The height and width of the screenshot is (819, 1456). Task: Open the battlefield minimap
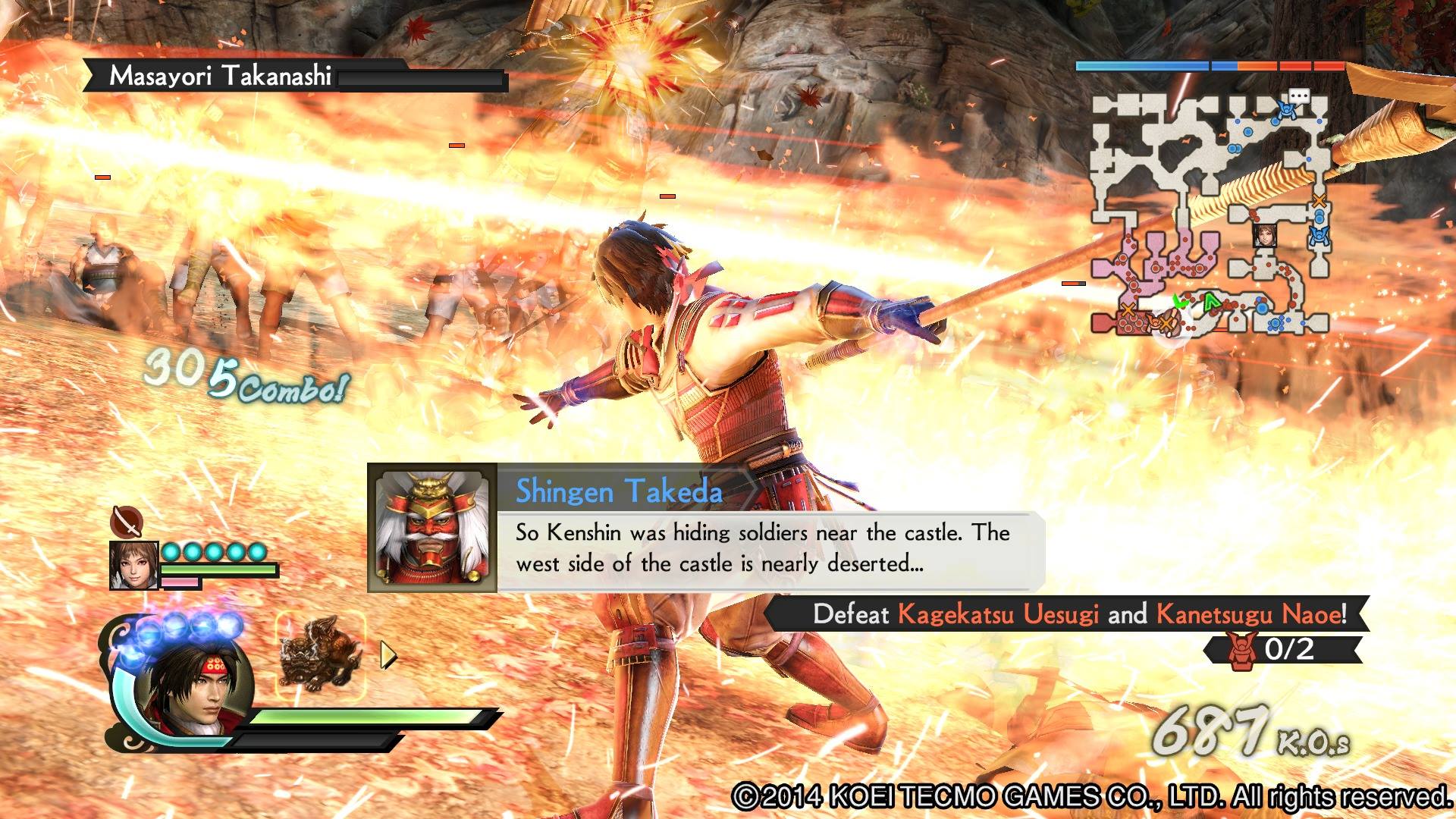point(1210,214)
